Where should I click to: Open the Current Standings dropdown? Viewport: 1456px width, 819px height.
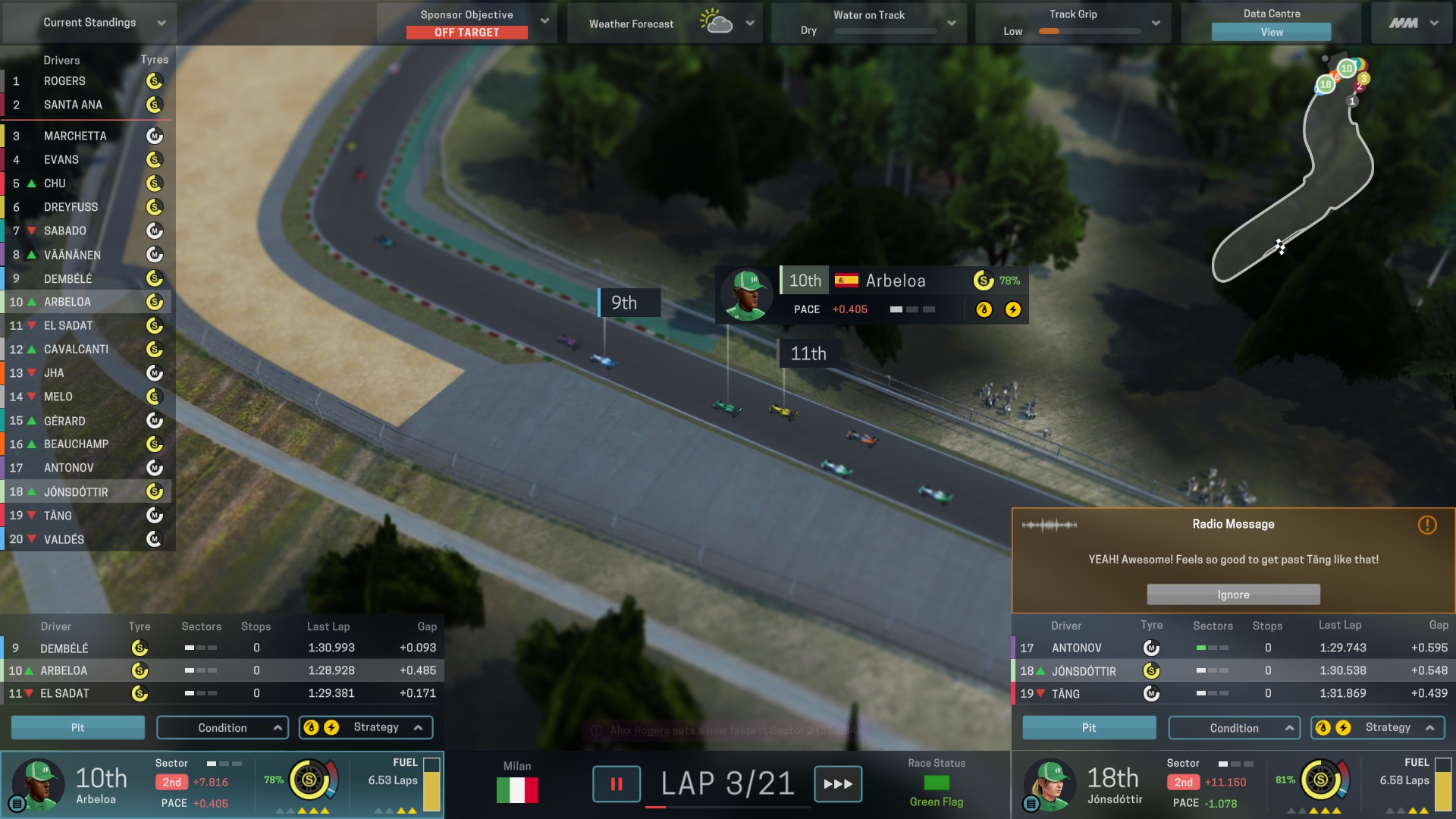(x=161, y=23)
